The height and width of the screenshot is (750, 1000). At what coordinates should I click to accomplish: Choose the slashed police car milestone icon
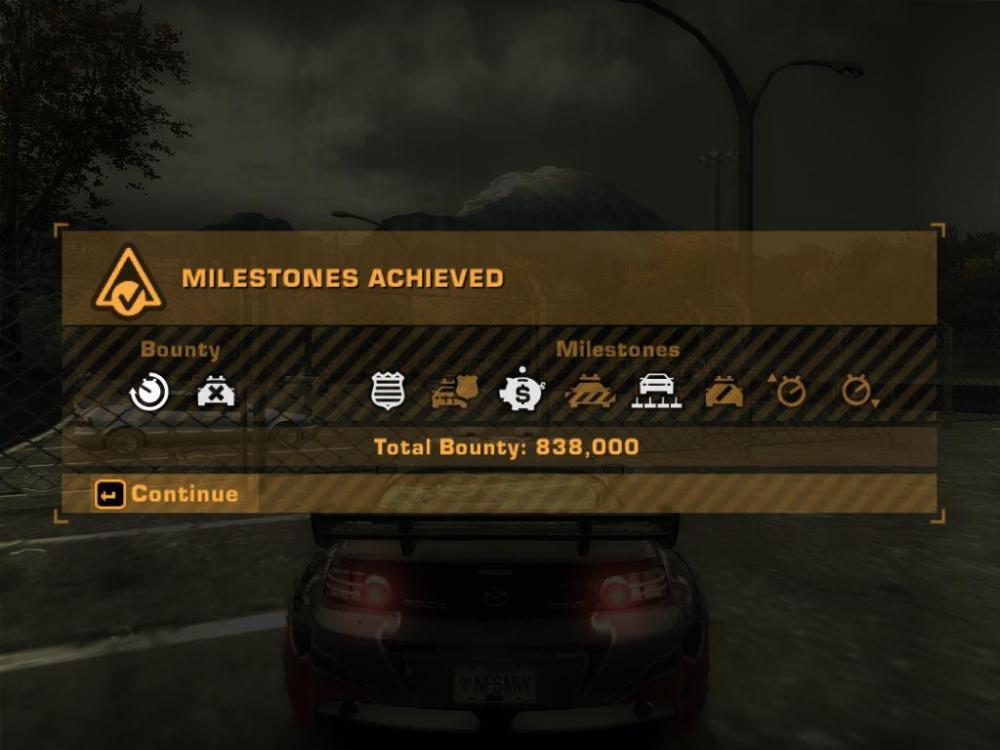coord(723,392)
